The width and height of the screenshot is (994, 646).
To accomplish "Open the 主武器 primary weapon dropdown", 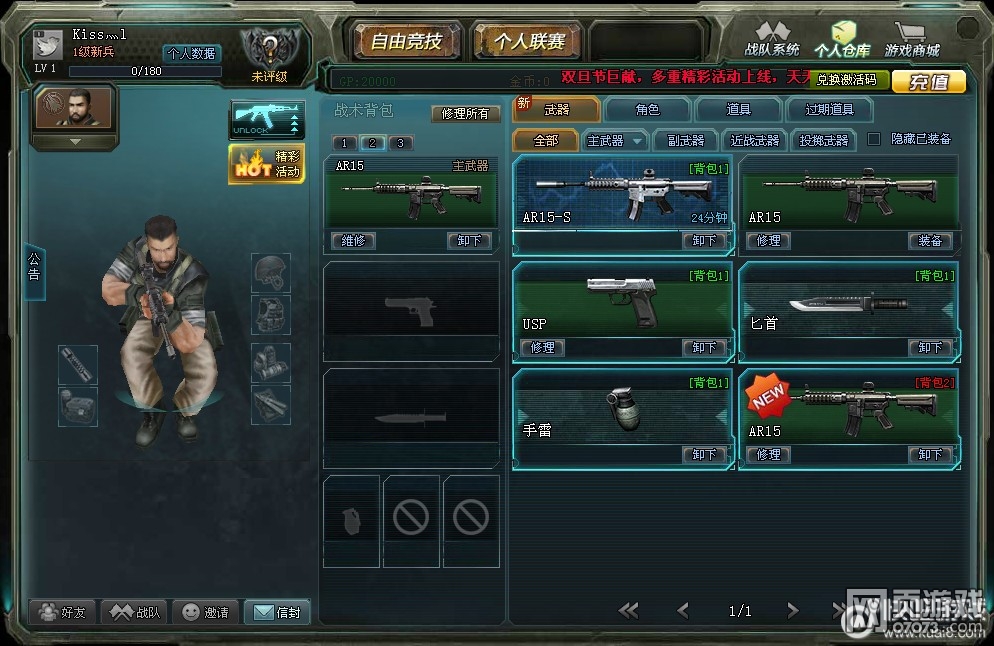I will [x=615, y=141].
